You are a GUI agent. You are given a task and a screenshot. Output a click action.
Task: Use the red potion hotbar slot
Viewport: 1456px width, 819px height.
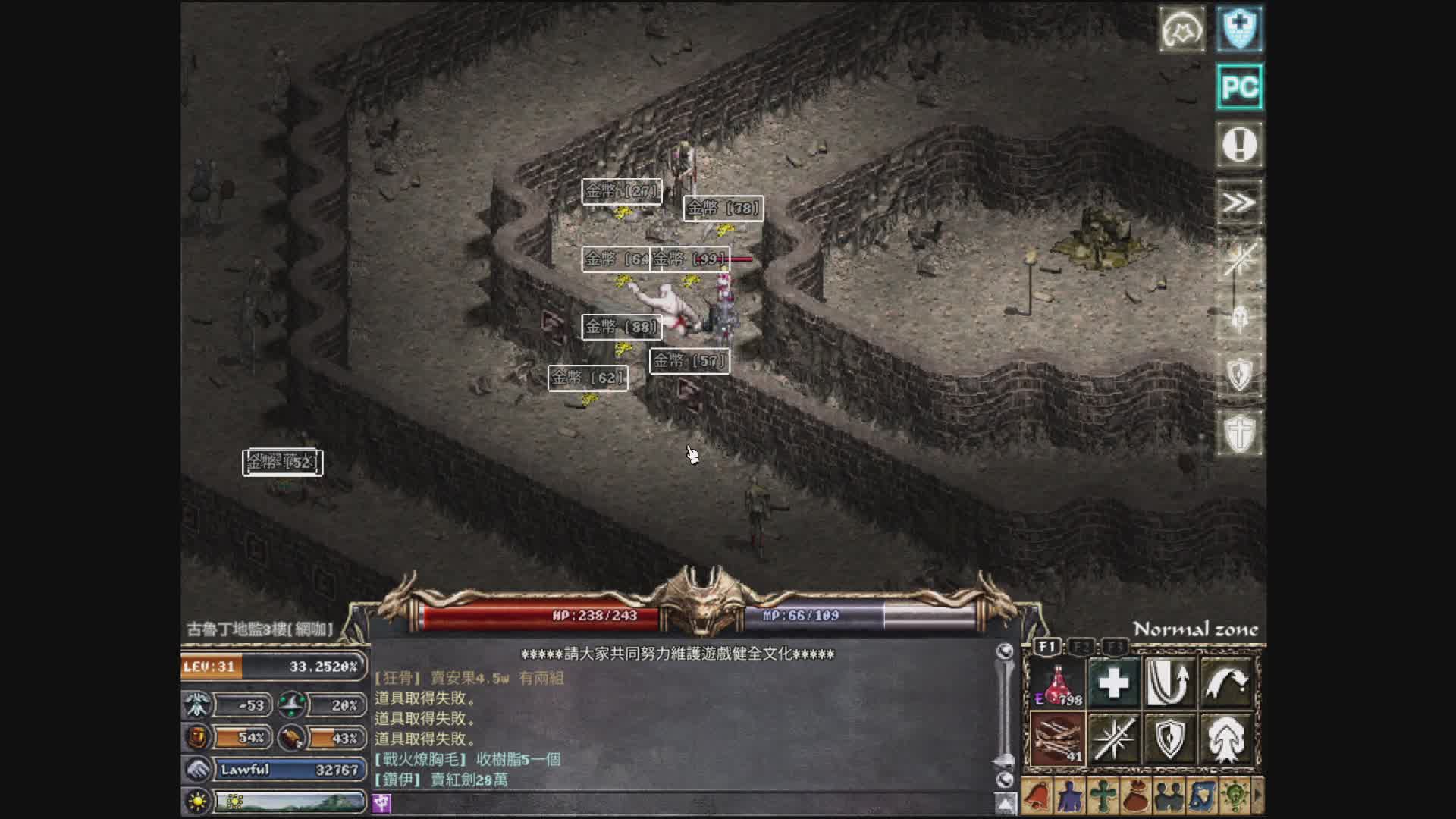[1058, 683]
